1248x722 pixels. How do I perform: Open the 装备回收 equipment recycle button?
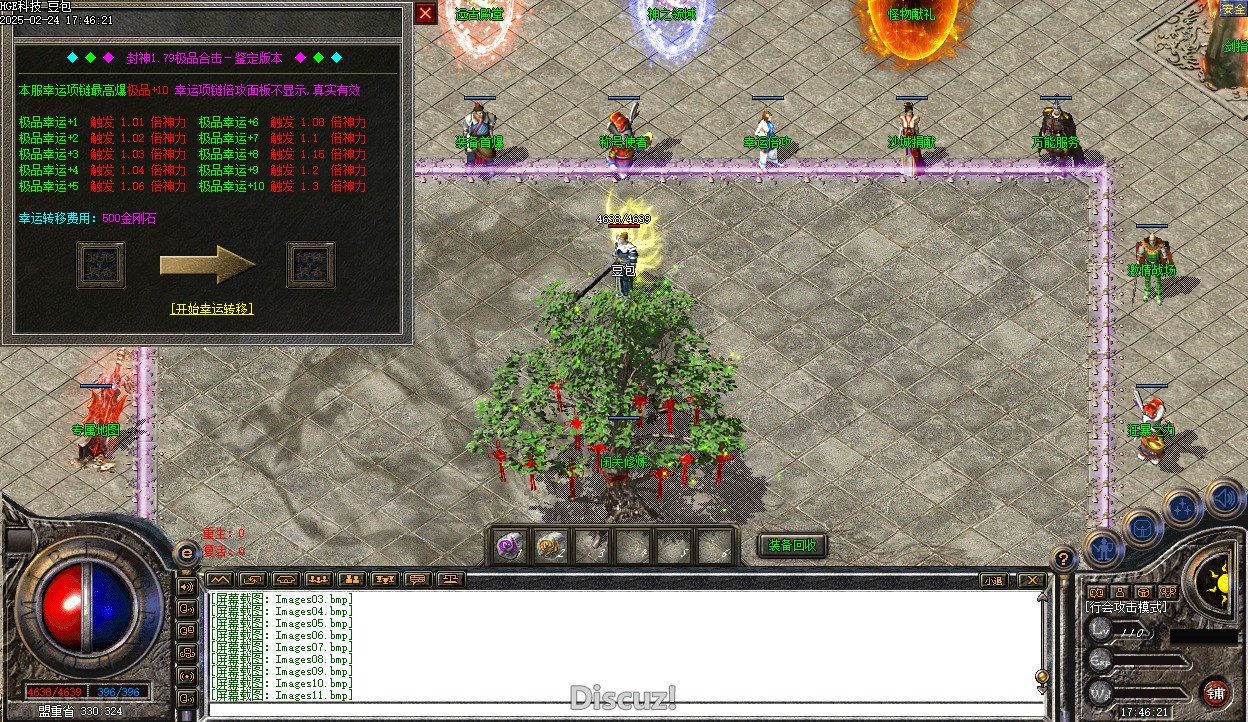click(x=792, y=546)
